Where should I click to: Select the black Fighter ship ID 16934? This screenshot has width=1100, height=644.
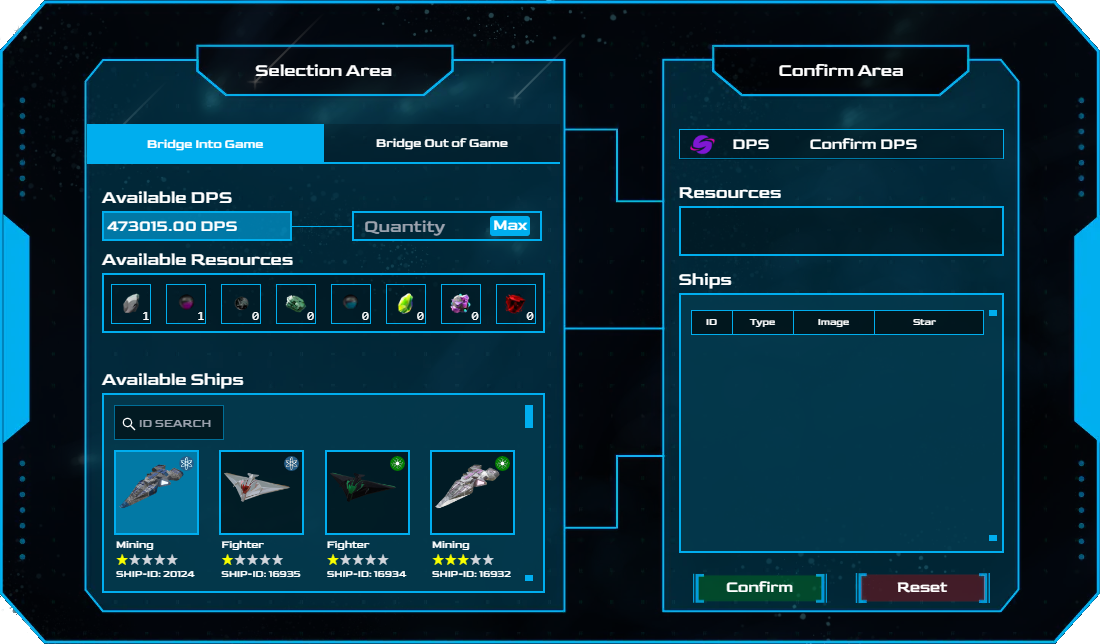(x=367, y=492)
